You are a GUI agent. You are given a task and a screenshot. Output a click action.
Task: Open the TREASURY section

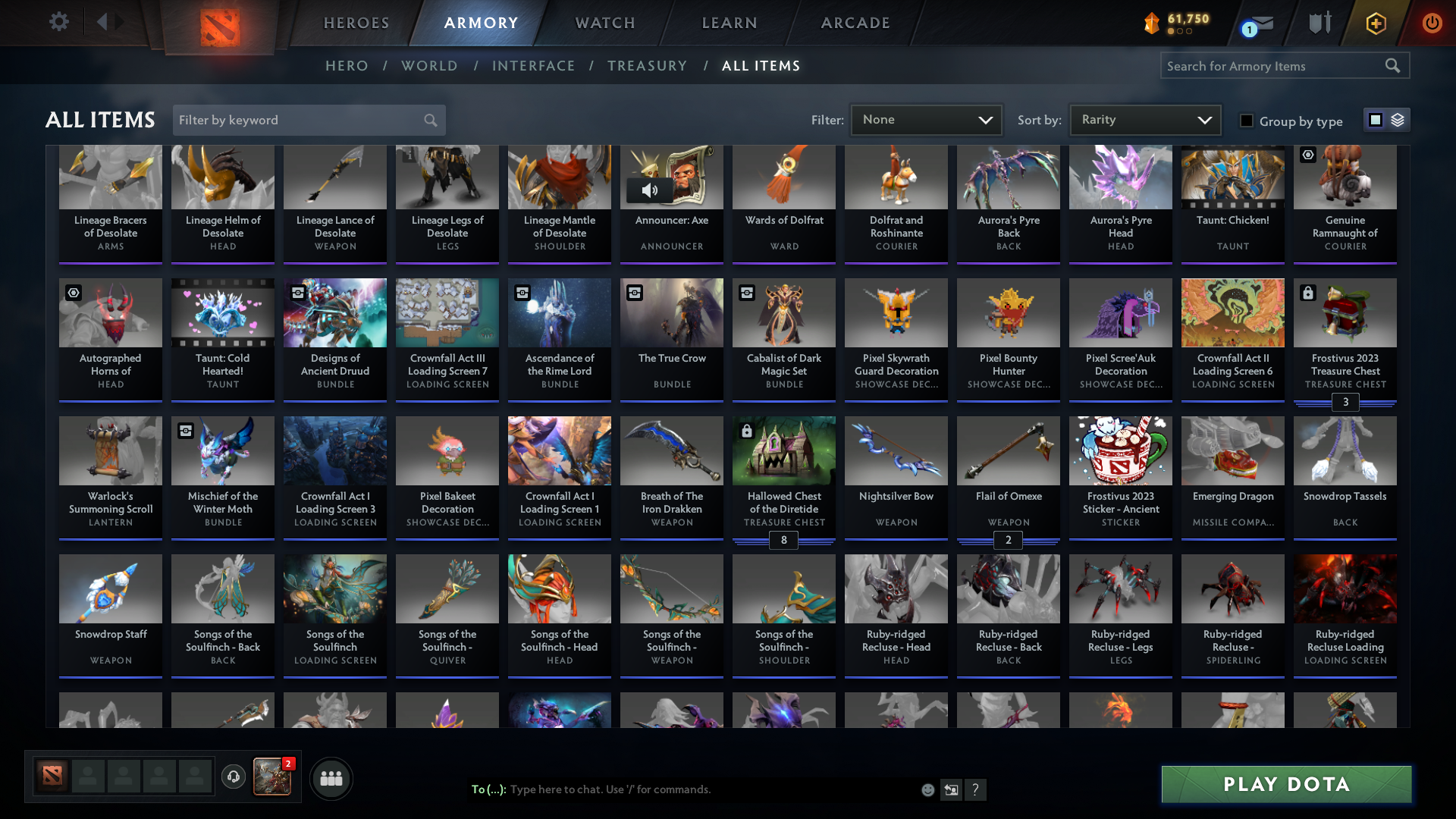(647, 65)
